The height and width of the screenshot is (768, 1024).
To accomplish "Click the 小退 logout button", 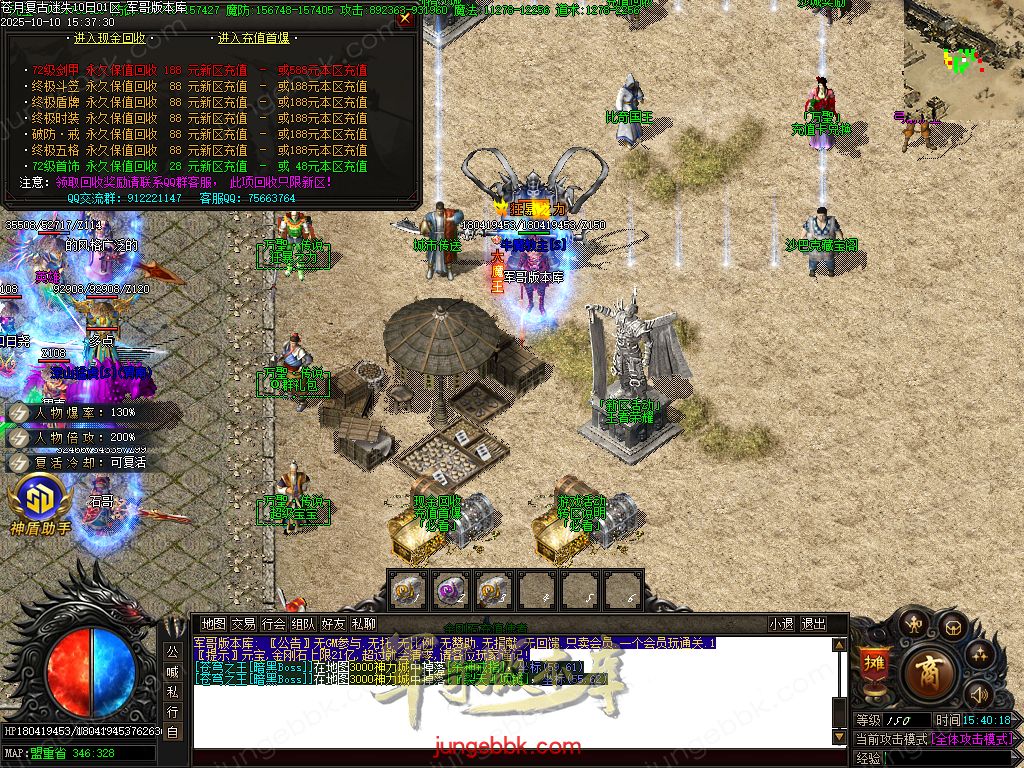I will 781,624.
